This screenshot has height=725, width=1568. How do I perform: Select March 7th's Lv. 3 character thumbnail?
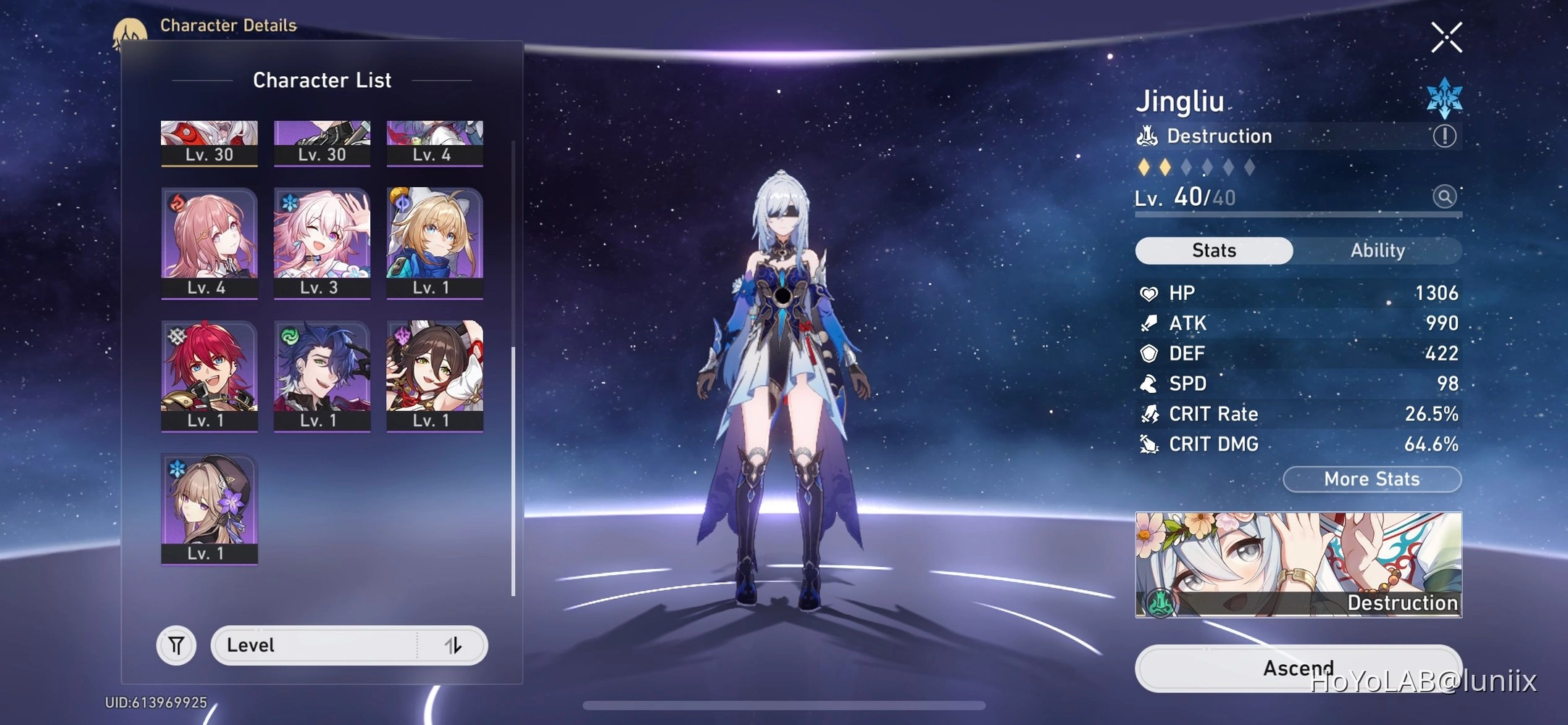pyautogui.click(x=322, y=239)
